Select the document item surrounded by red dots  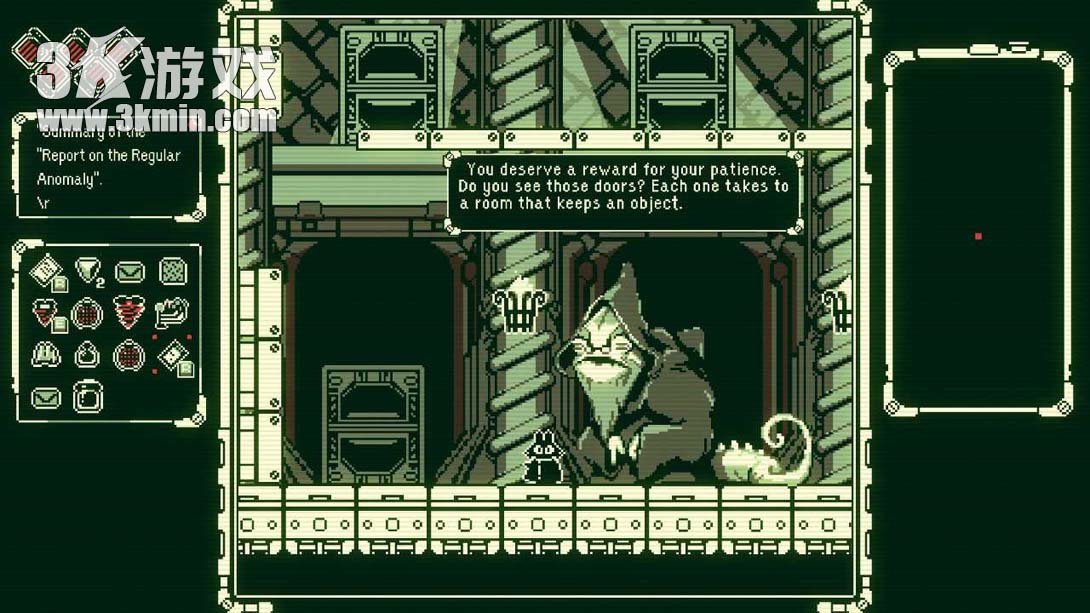[x=172, y=355]
